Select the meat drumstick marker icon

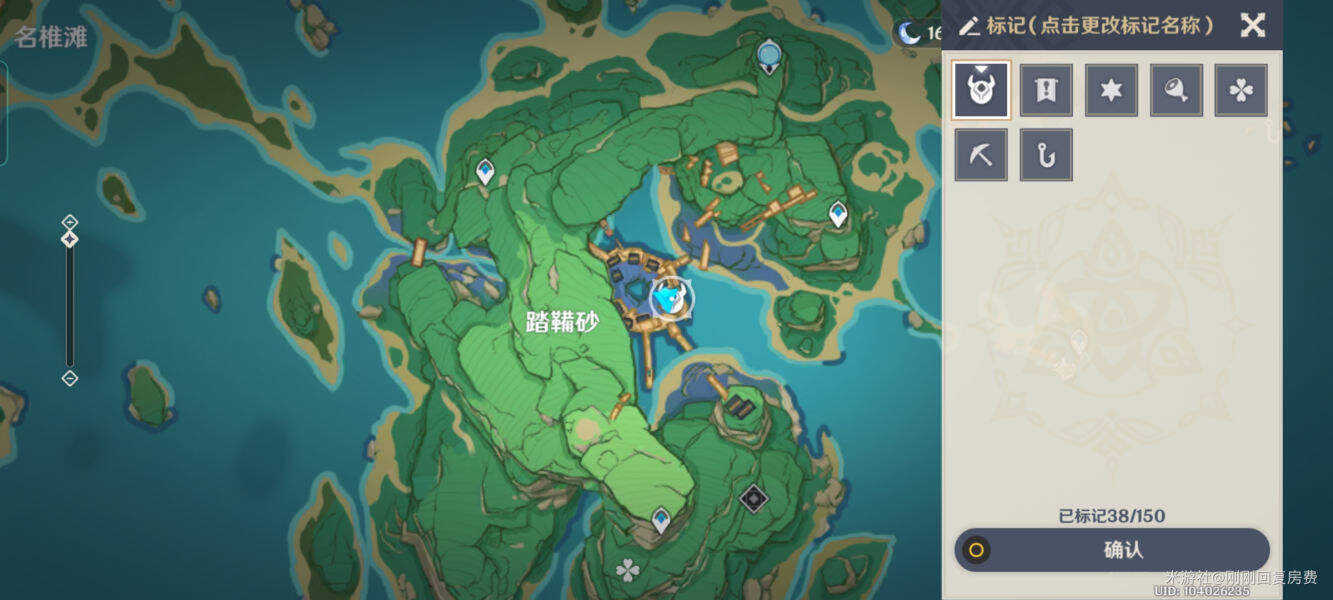point(1176,90)
